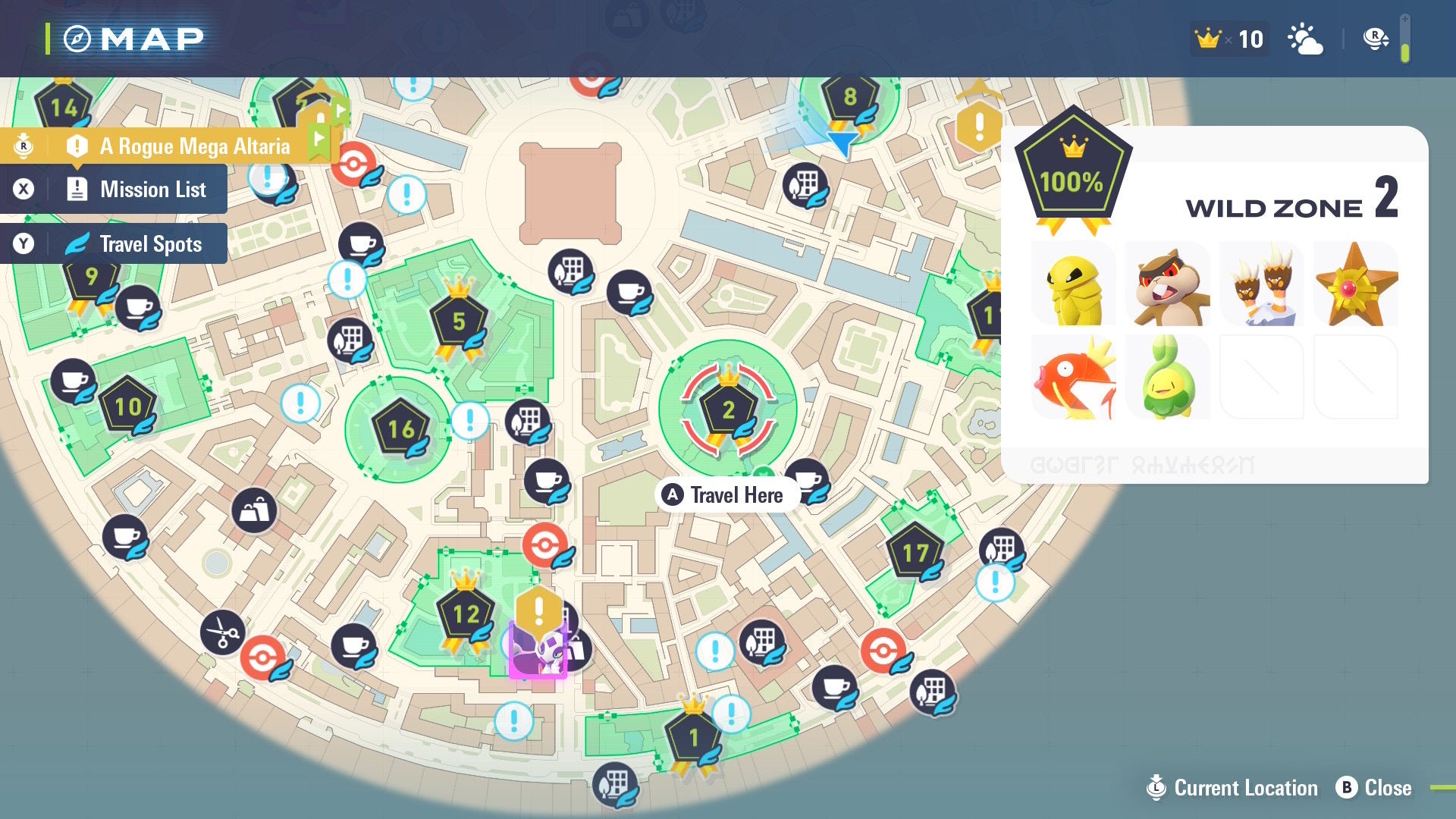View the Staryu thumbnail in the Wild Zone panel
Screen dimensions: 1456x819
point(1357,284)
